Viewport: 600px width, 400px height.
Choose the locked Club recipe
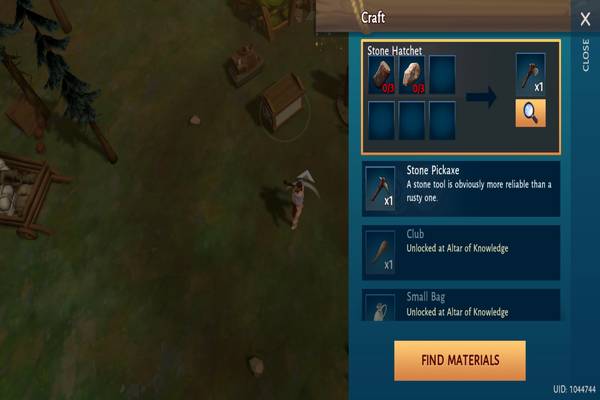pyautogui.click(x=461, y=250)
